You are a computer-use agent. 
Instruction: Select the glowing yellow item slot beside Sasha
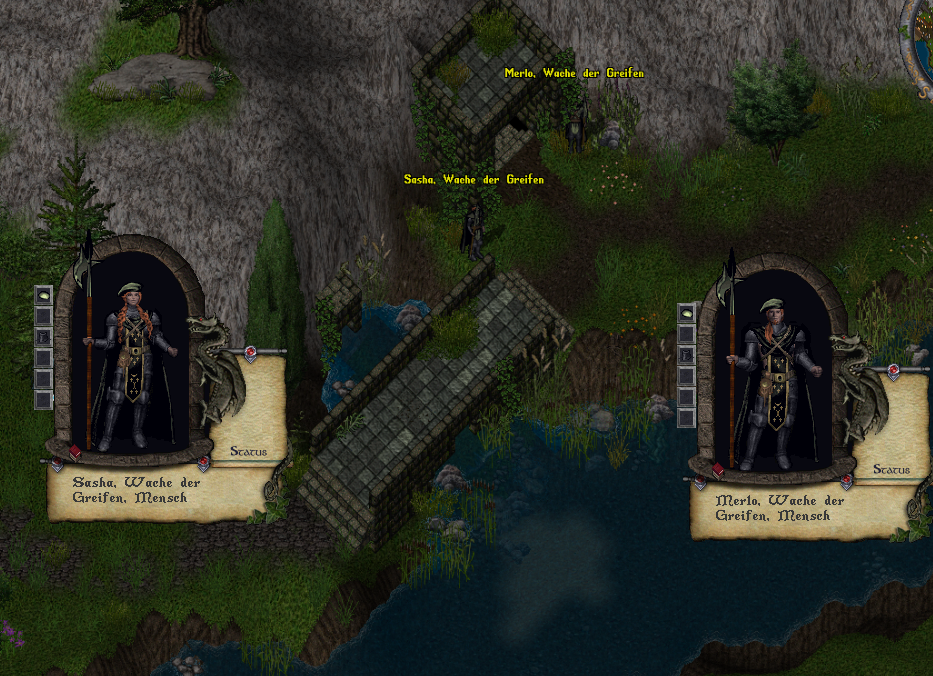coord(44,295)
